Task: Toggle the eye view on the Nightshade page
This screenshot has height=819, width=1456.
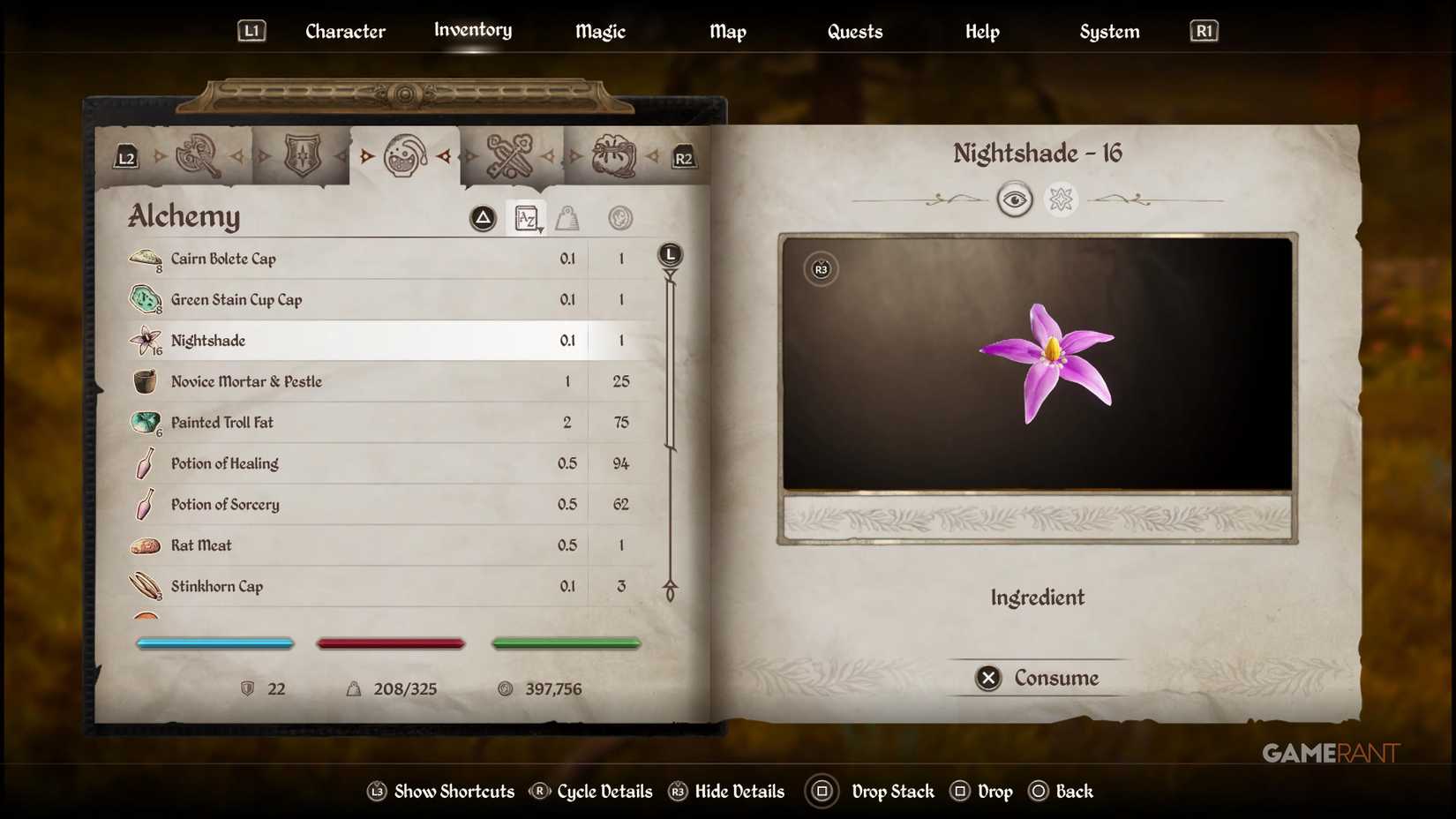Action: click(x=1016, y=199)
